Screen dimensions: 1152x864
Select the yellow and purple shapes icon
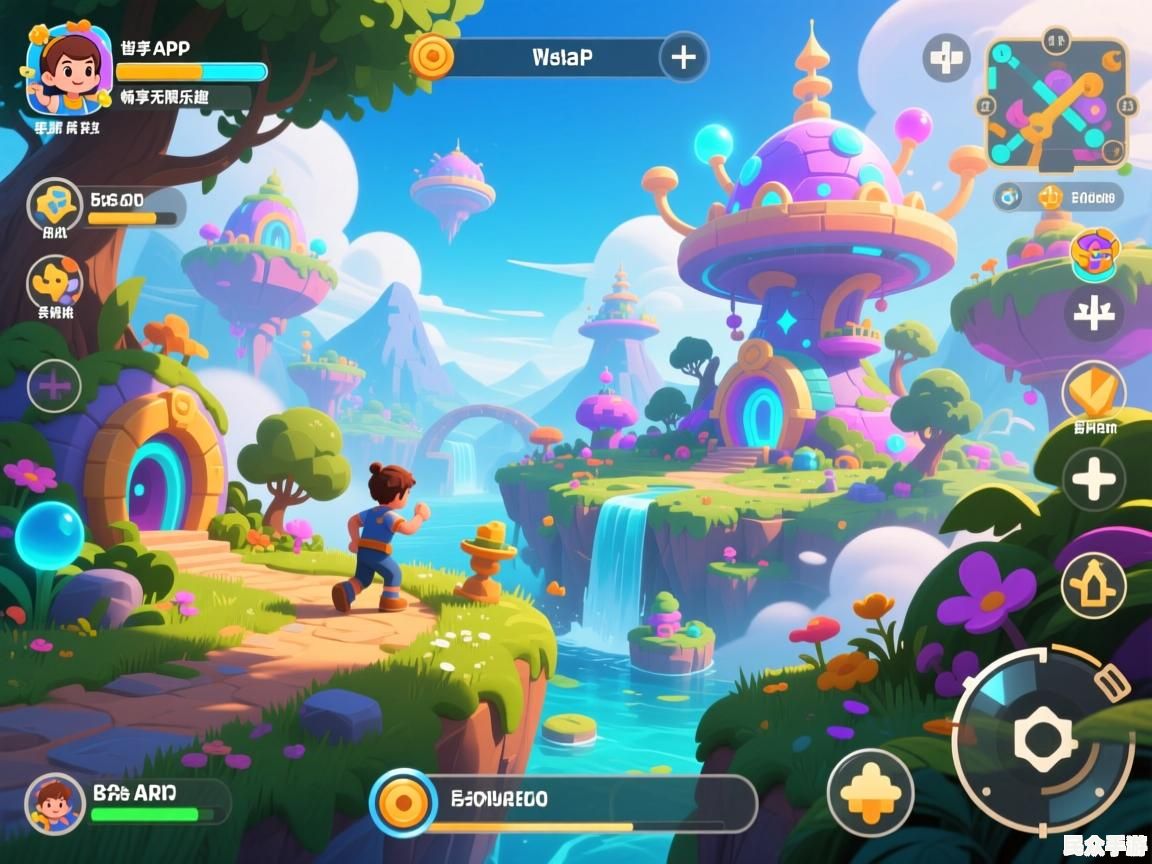coord(54,282)
